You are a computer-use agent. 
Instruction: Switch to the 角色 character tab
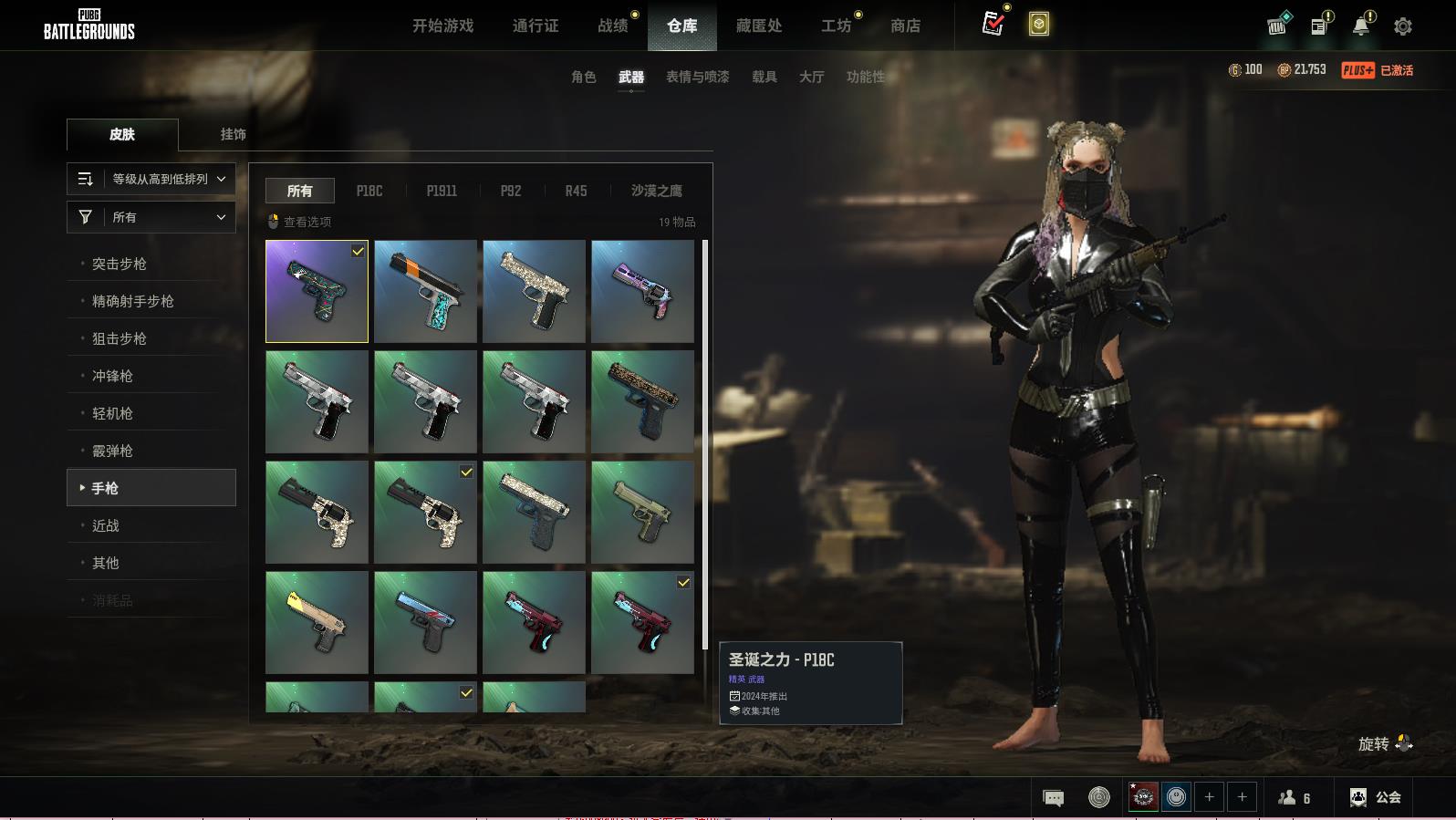(583, 77)
